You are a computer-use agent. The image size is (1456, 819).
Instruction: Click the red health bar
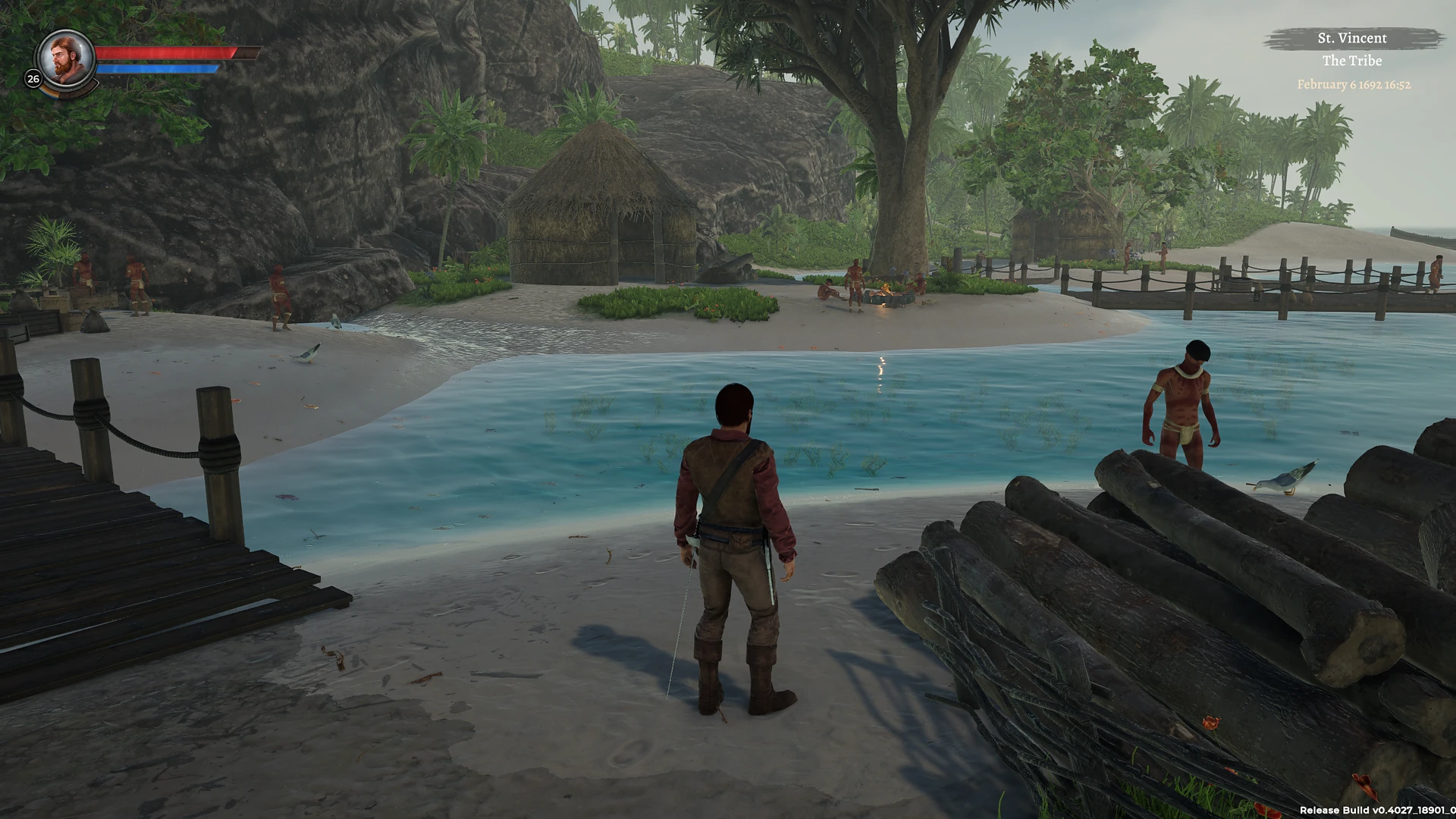[x=167, y=53]
